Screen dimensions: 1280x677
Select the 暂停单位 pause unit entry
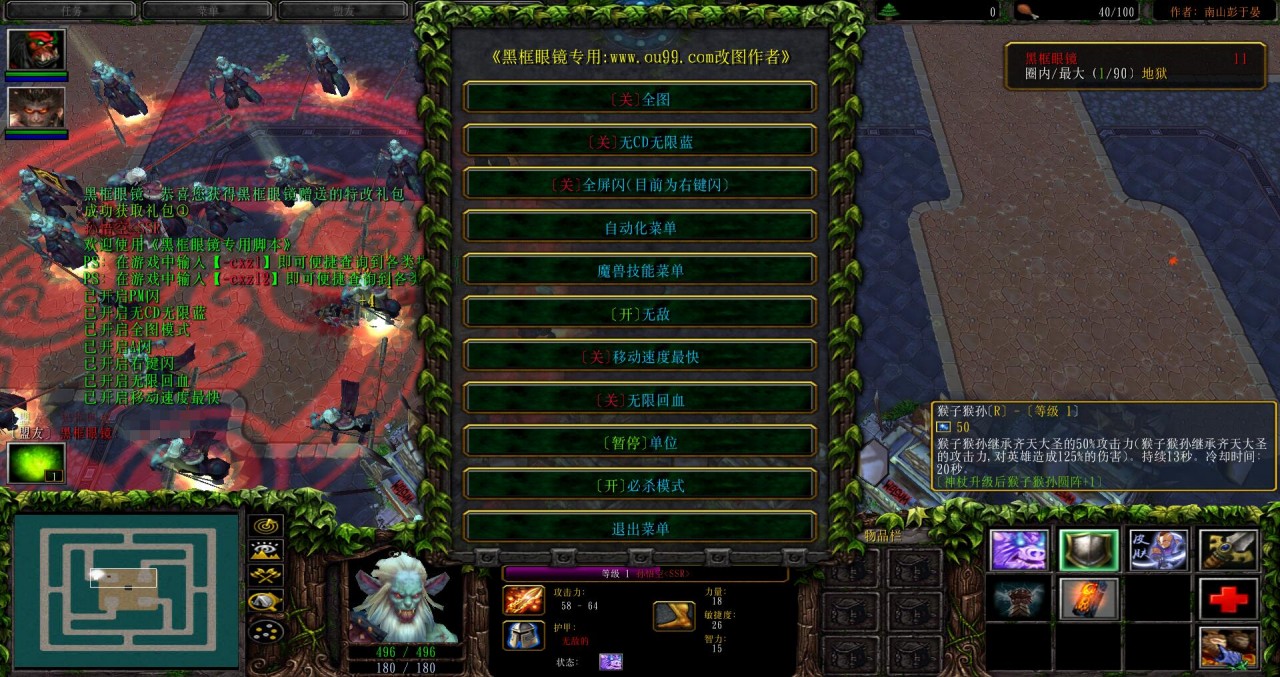tap(640, 443)
